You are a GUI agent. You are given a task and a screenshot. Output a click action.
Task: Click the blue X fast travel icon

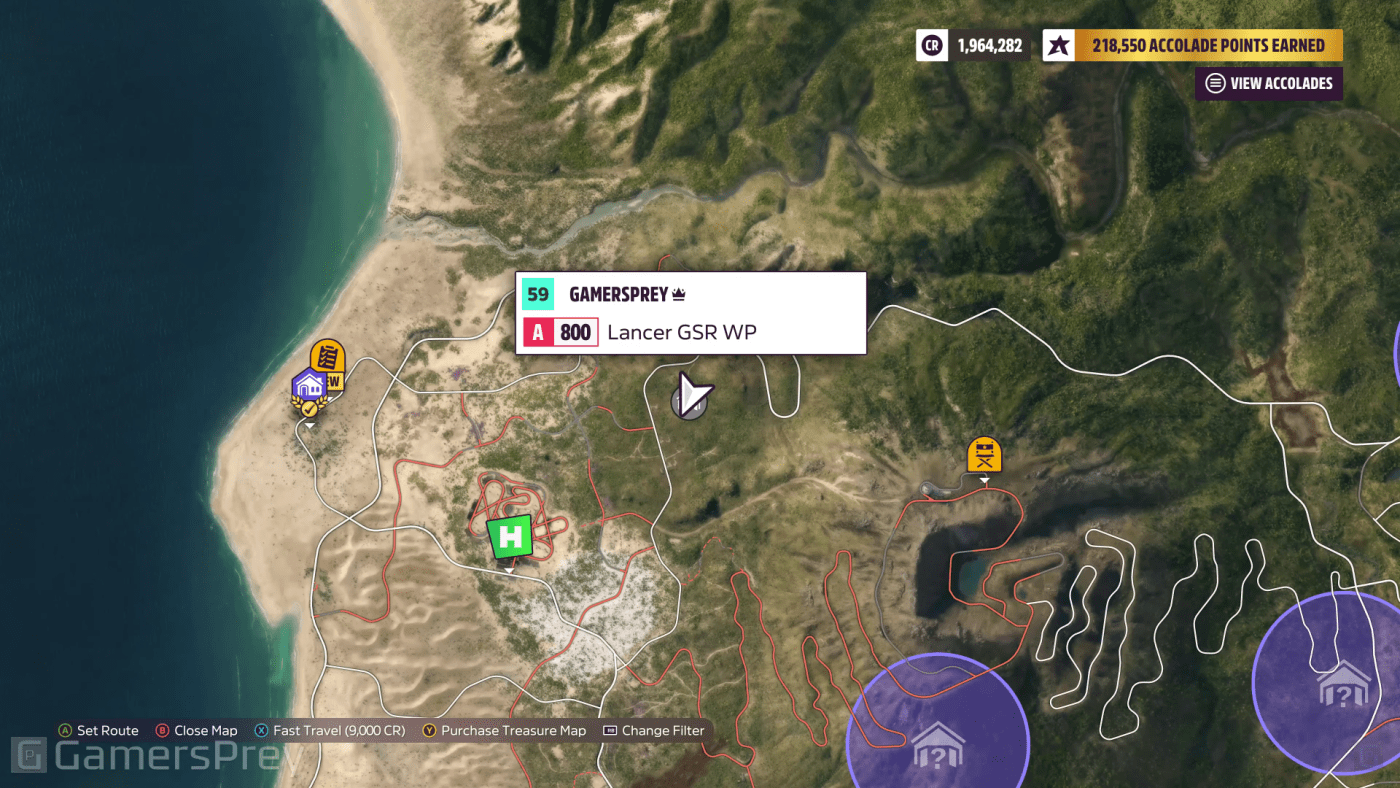point(262,730)
